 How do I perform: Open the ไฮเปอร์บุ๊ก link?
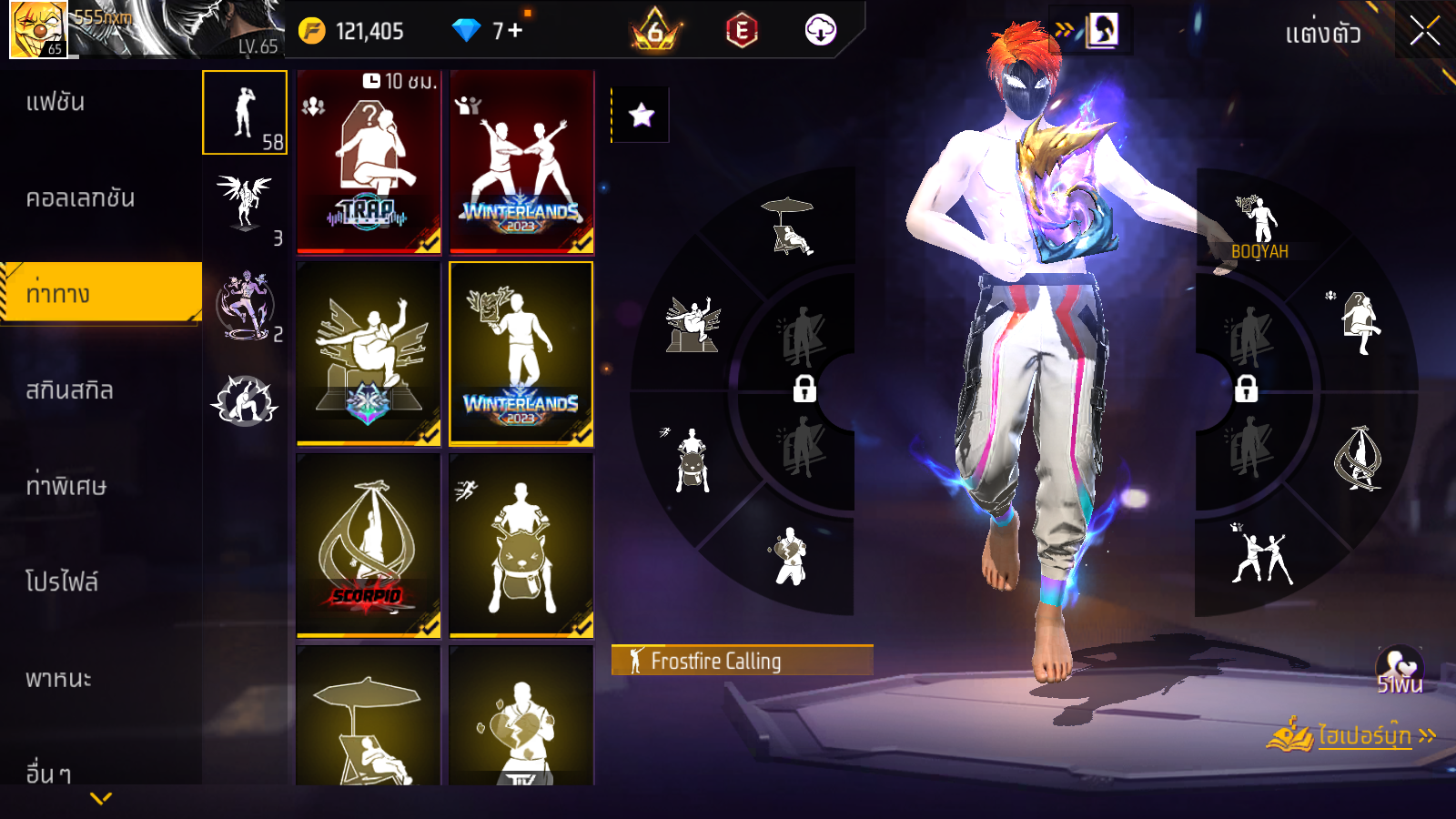click(x=1363, y=735)
